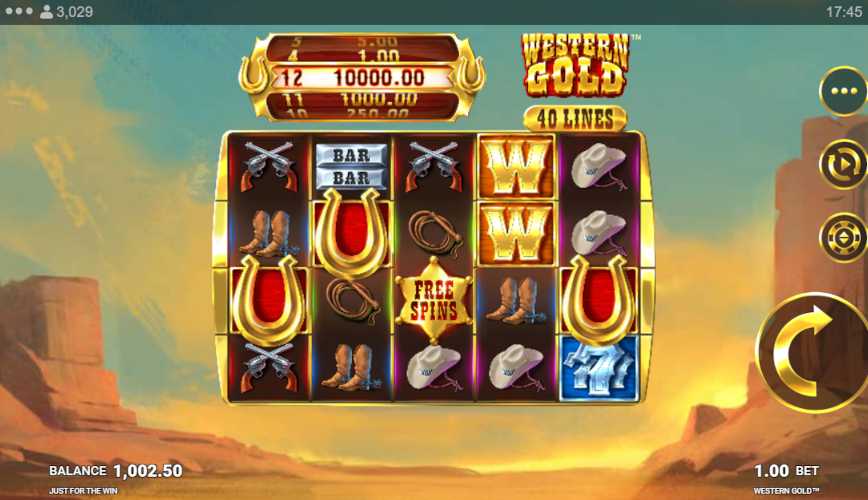Open the three-dots game menu button
The image size is (868, 500).
click(842, 92)
